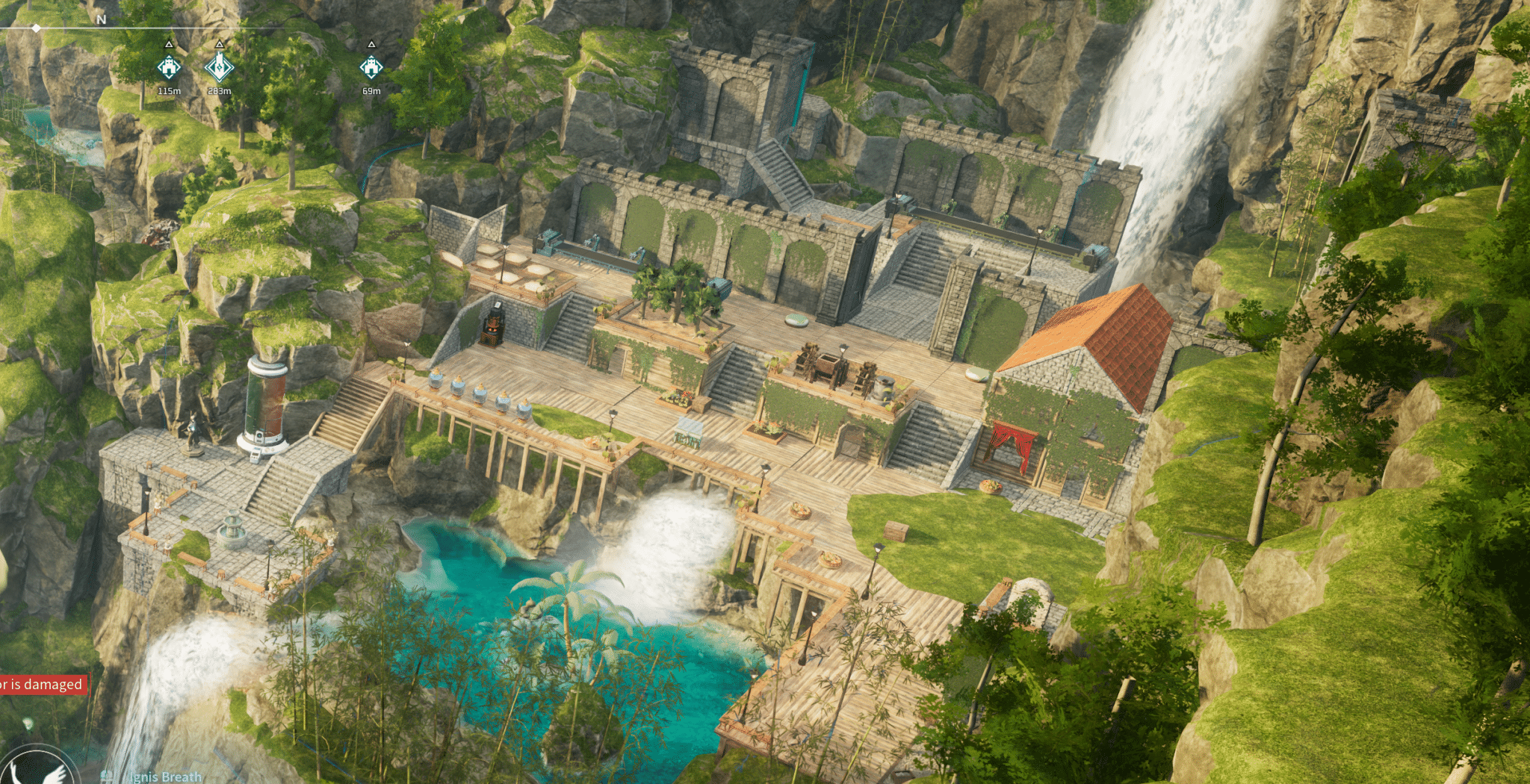1530x784 pixels.
Task: Click the triangle pointer above the 115m marker
Action: pos(169,46)
